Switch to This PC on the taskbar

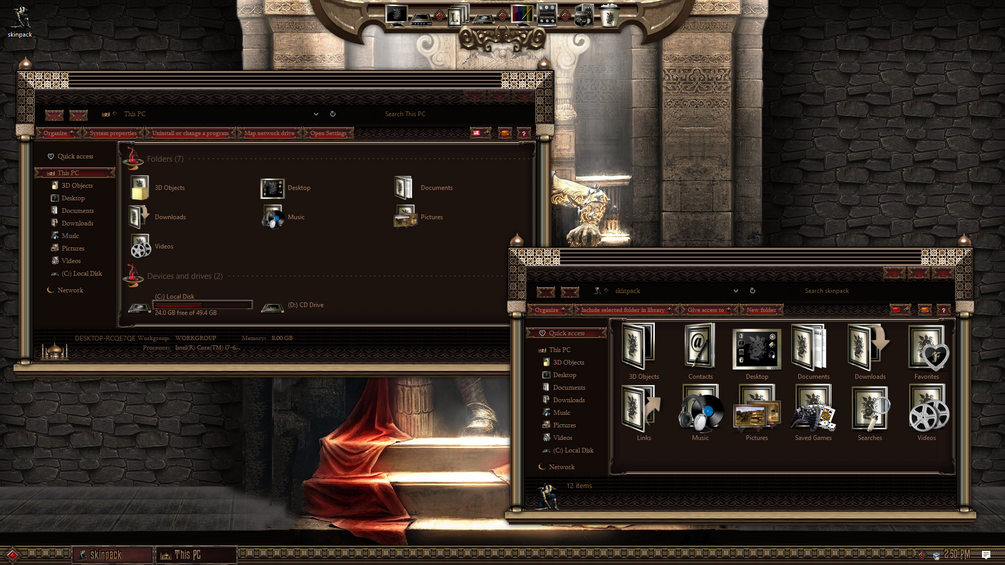195,555
